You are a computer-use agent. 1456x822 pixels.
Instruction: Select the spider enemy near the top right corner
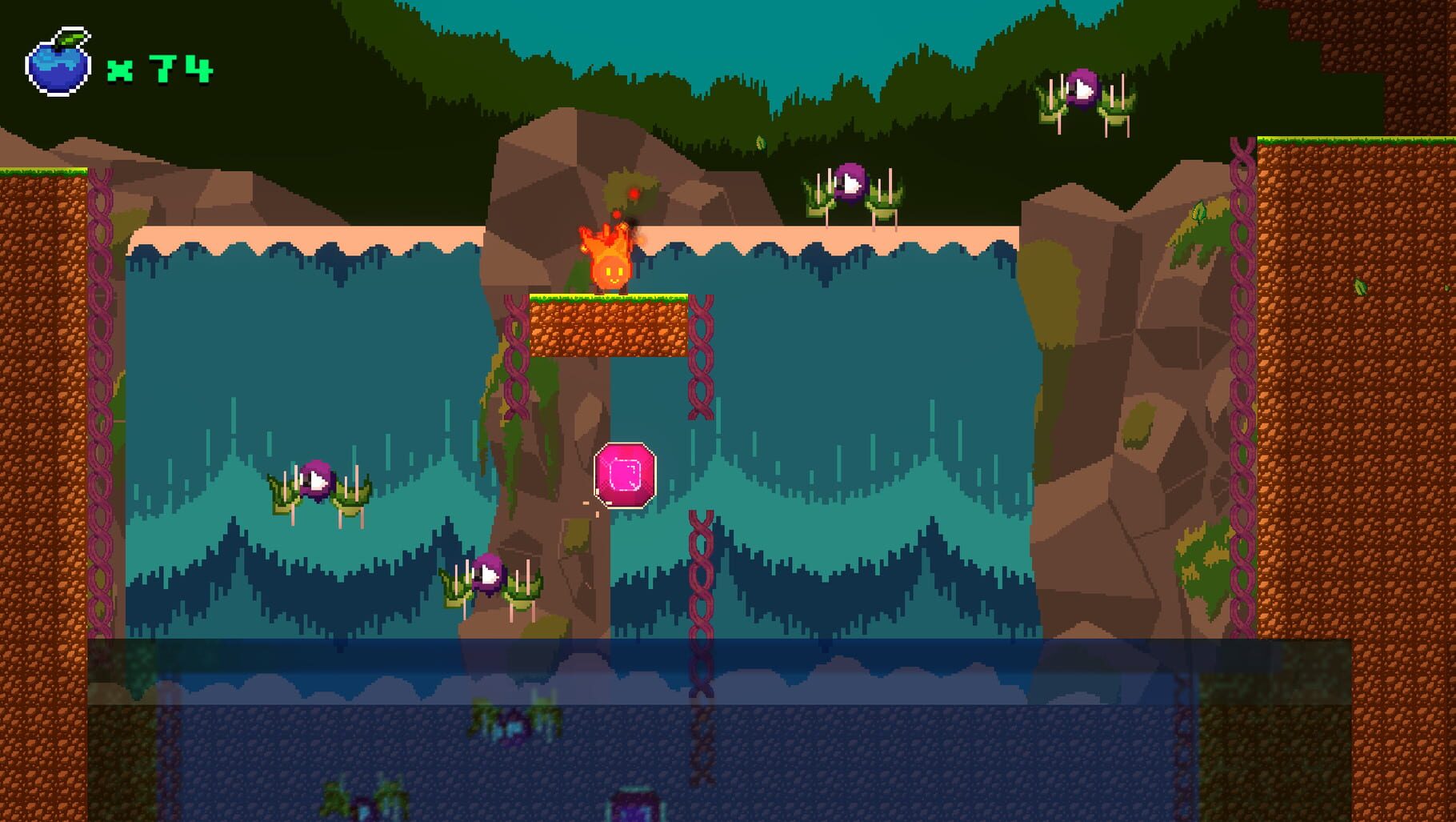(1082, 88)
